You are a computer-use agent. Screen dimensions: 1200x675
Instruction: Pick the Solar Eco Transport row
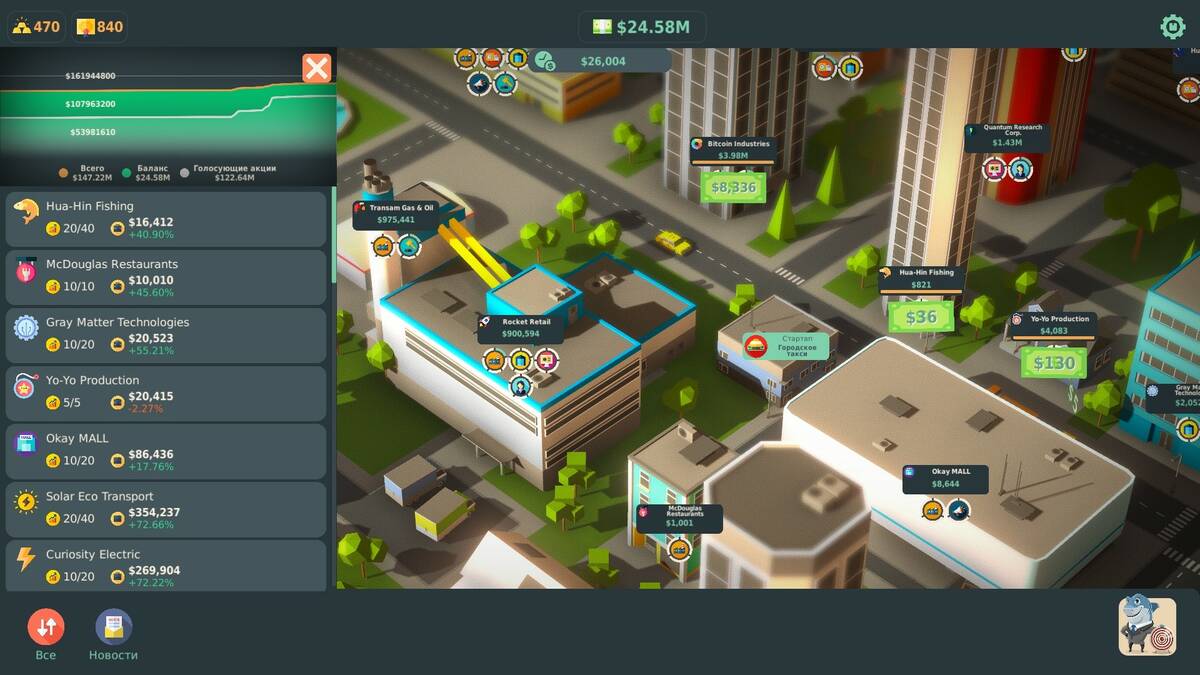[x=166, y=509]
